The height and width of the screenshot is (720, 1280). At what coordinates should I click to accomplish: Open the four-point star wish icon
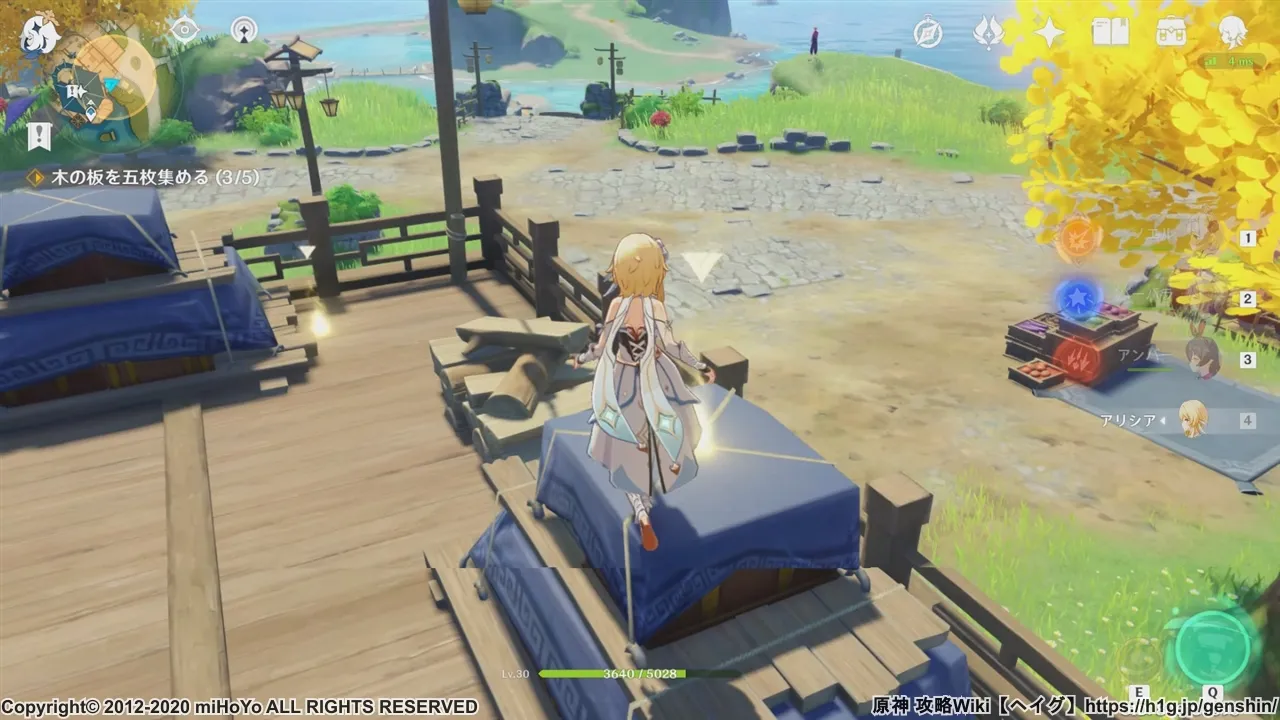(1049, 33)
